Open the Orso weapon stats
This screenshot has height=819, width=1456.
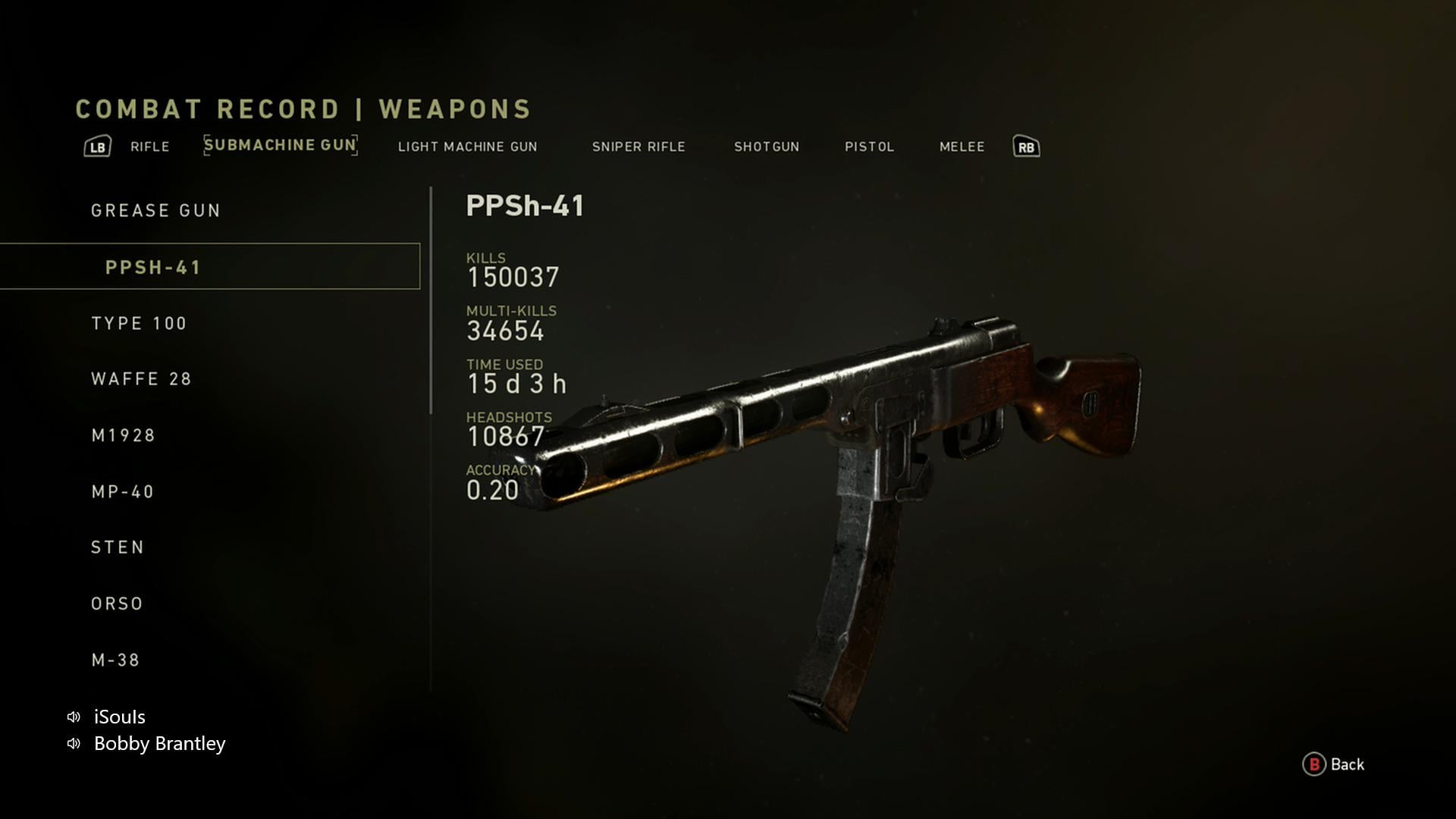pos(117,604)
